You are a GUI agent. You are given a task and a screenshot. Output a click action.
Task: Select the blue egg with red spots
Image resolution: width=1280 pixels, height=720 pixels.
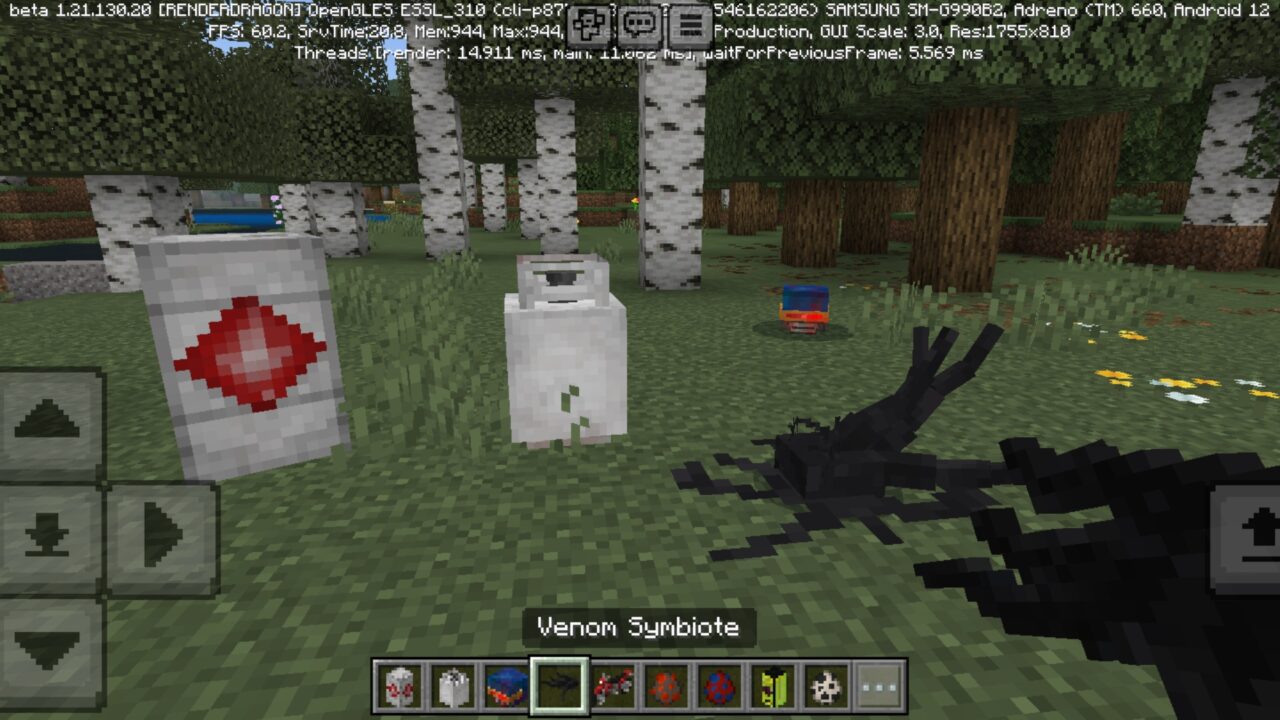pos(720,686)
